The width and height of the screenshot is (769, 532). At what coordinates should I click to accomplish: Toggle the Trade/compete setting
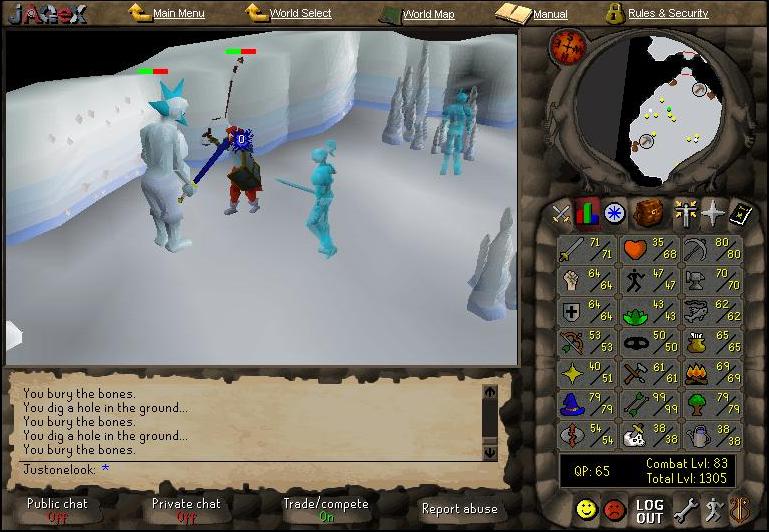point(325,510)
